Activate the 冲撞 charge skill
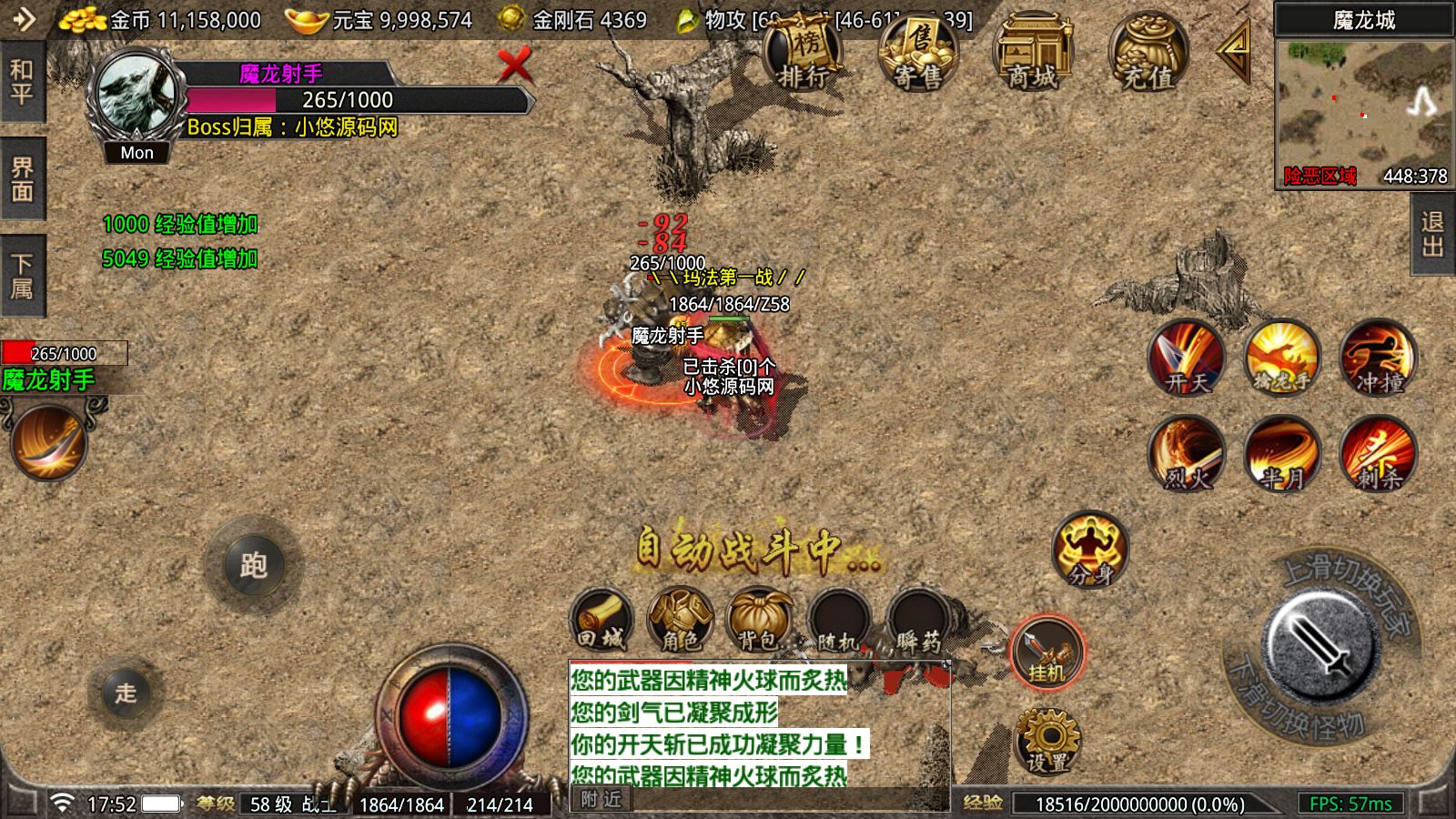This screenshot has width=1456, height=819. (1378, 358)
